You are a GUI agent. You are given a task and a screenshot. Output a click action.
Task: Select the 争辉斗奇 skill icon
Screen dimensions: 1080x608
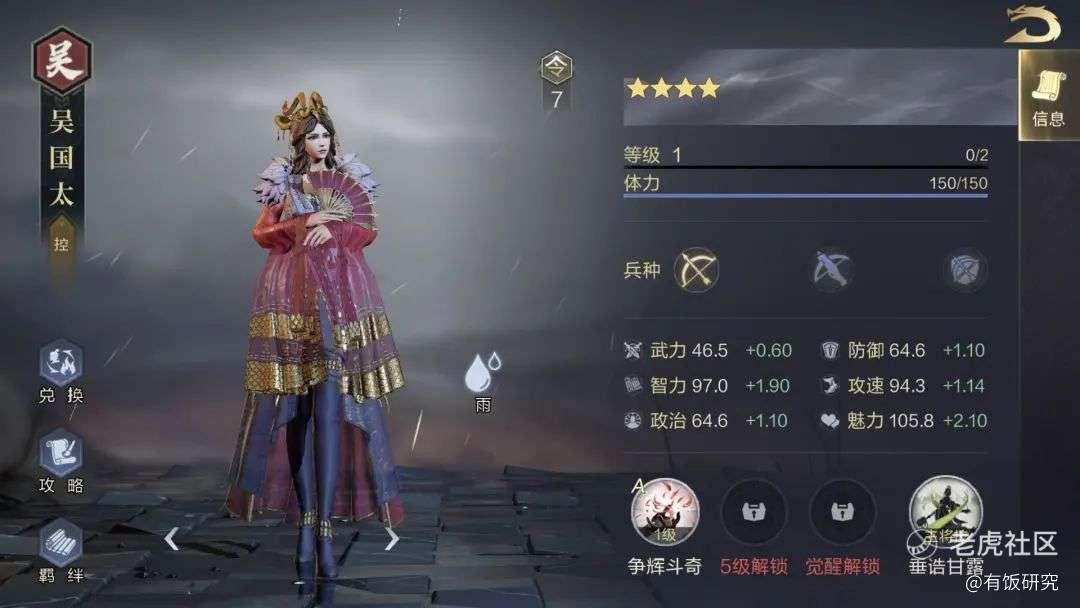[x=665, y=512]
